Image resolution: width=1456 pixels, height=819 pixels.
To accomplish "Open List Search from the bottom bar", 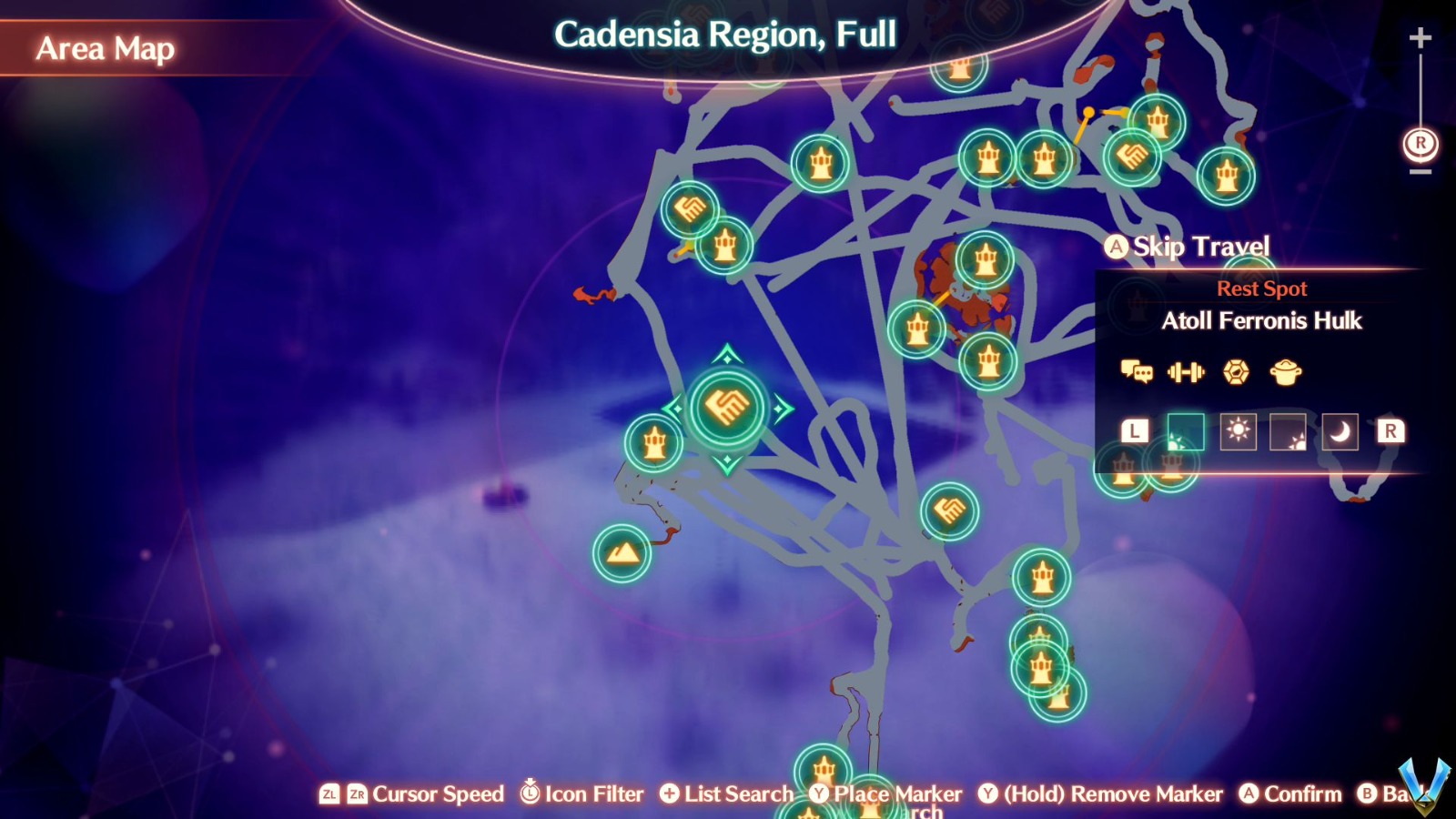I will [x=671, y=794].
